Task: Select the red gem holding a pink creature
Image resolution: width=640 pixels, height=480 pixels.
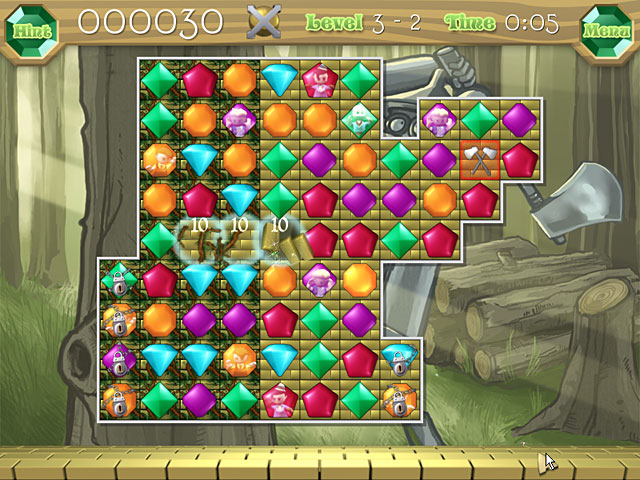Action: (x=319, y=79)
